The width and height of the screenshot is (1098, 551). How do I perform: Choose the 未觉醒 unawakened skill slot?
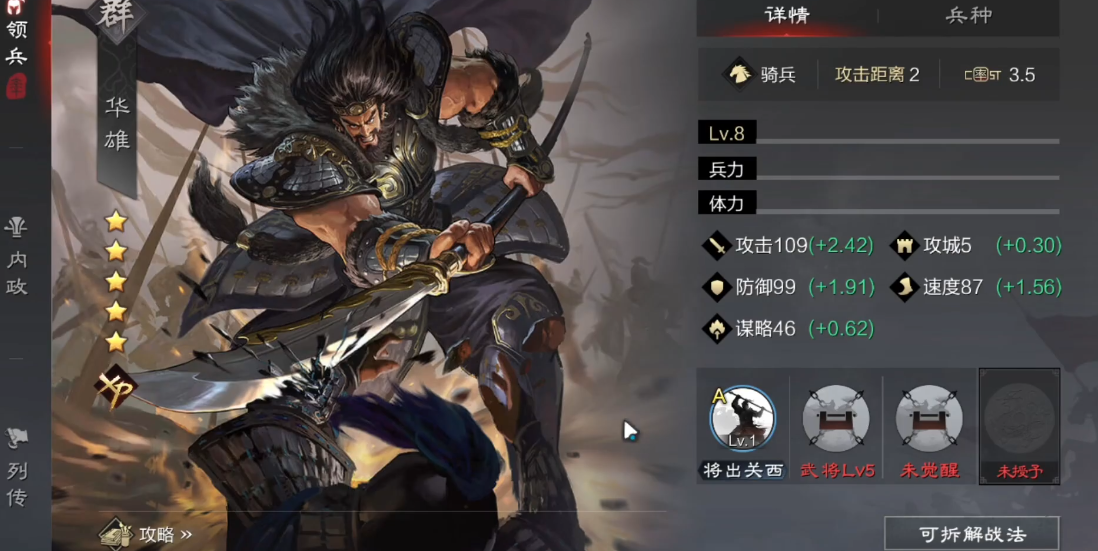point(929,420)
